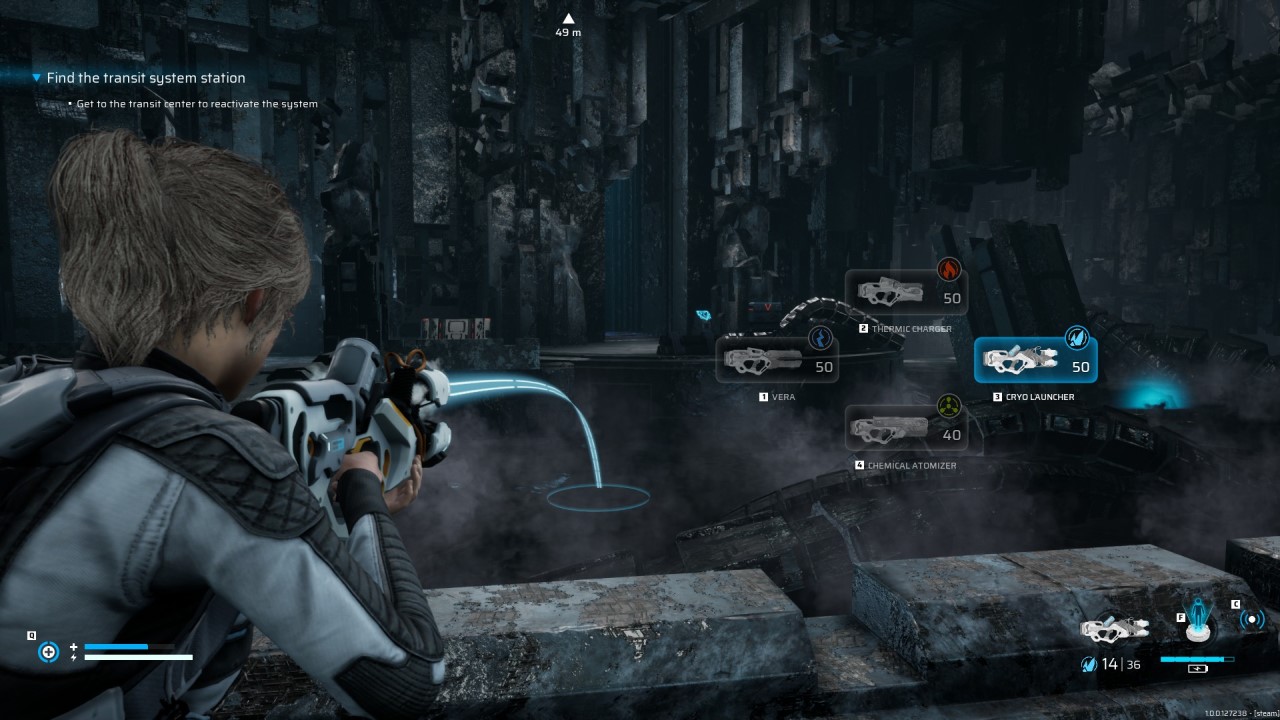1280x720 pixels.
Task: Click the toxic element icon on Chemical Atomizer
Action: 948,407
